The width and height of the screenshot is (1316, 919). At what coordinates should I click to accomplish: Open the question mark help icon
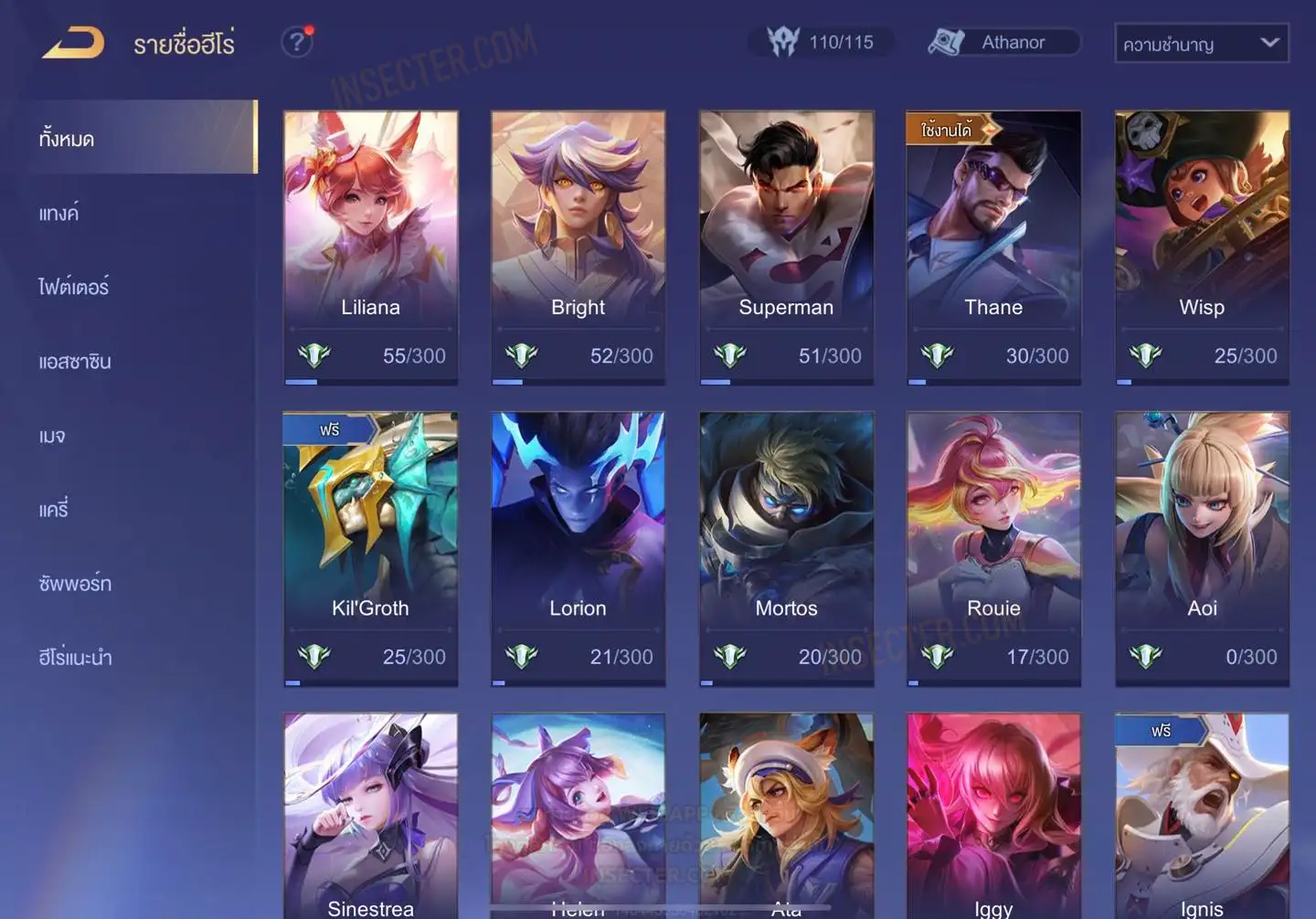[x=297, y=42]
